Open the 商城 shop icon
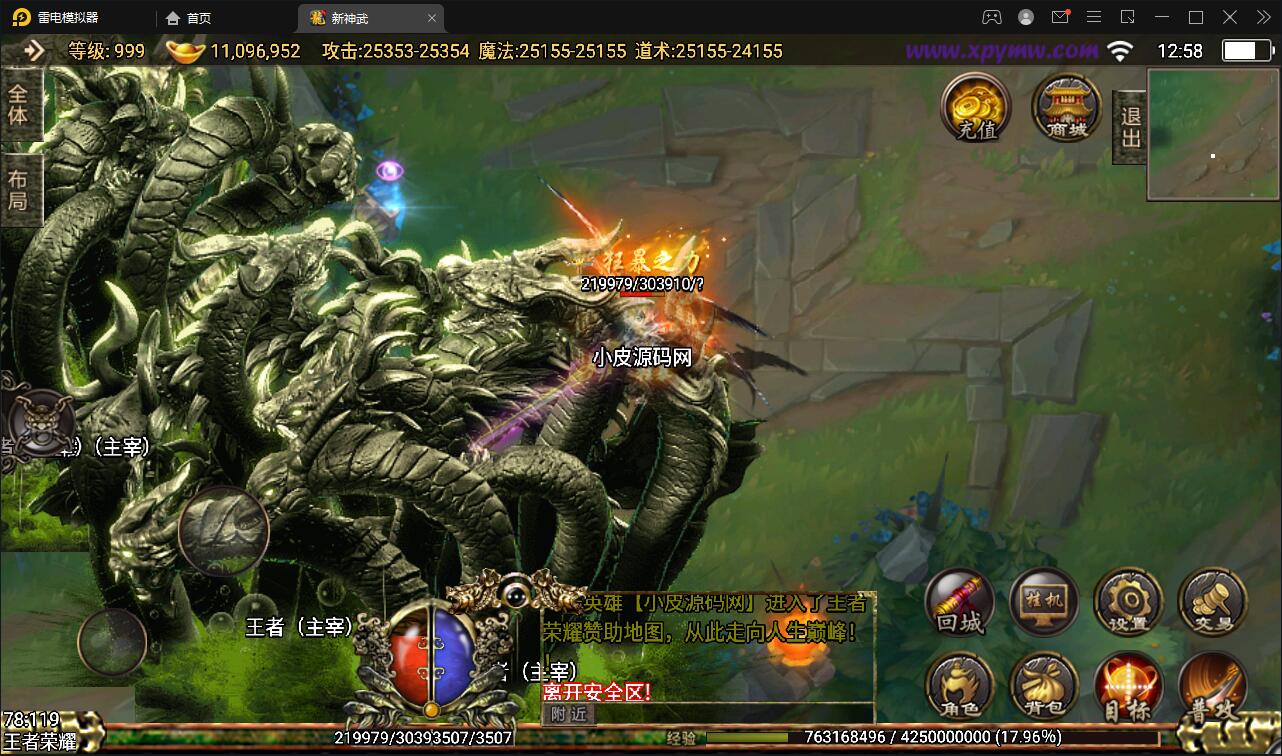 (1064, 108)
